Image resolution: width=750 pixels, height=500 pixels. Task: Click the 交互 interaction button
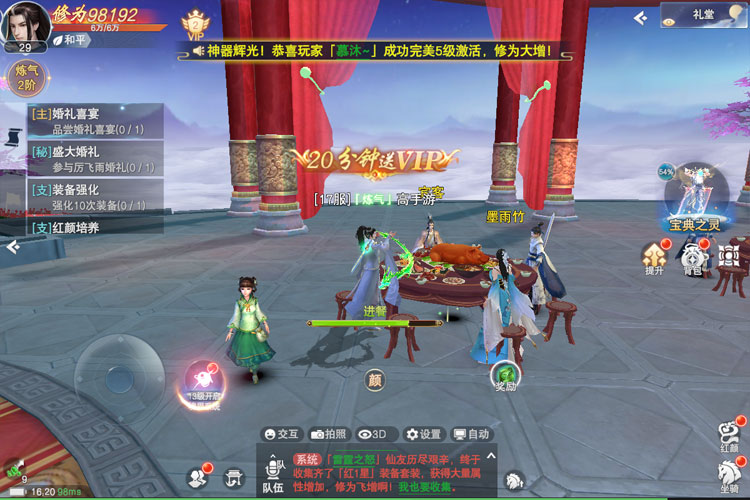coord(281,434)
